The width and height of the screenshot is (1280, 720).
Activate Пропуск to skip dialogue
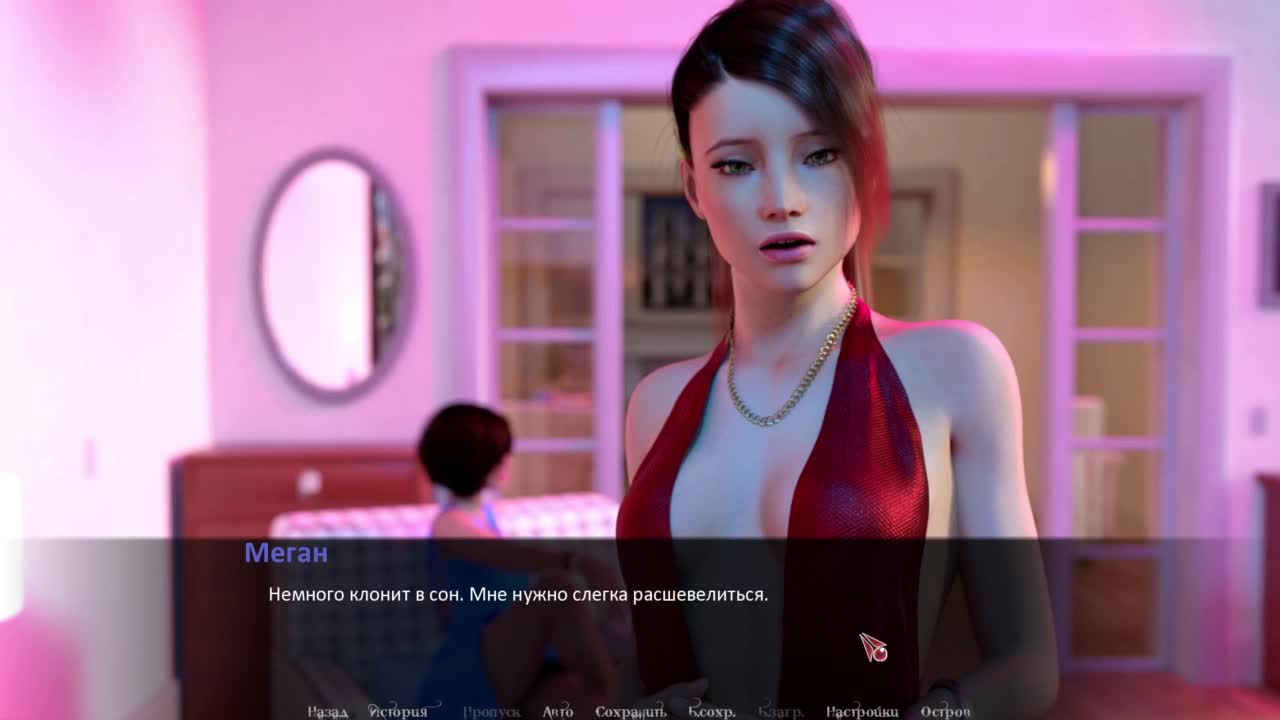(491, 712)
